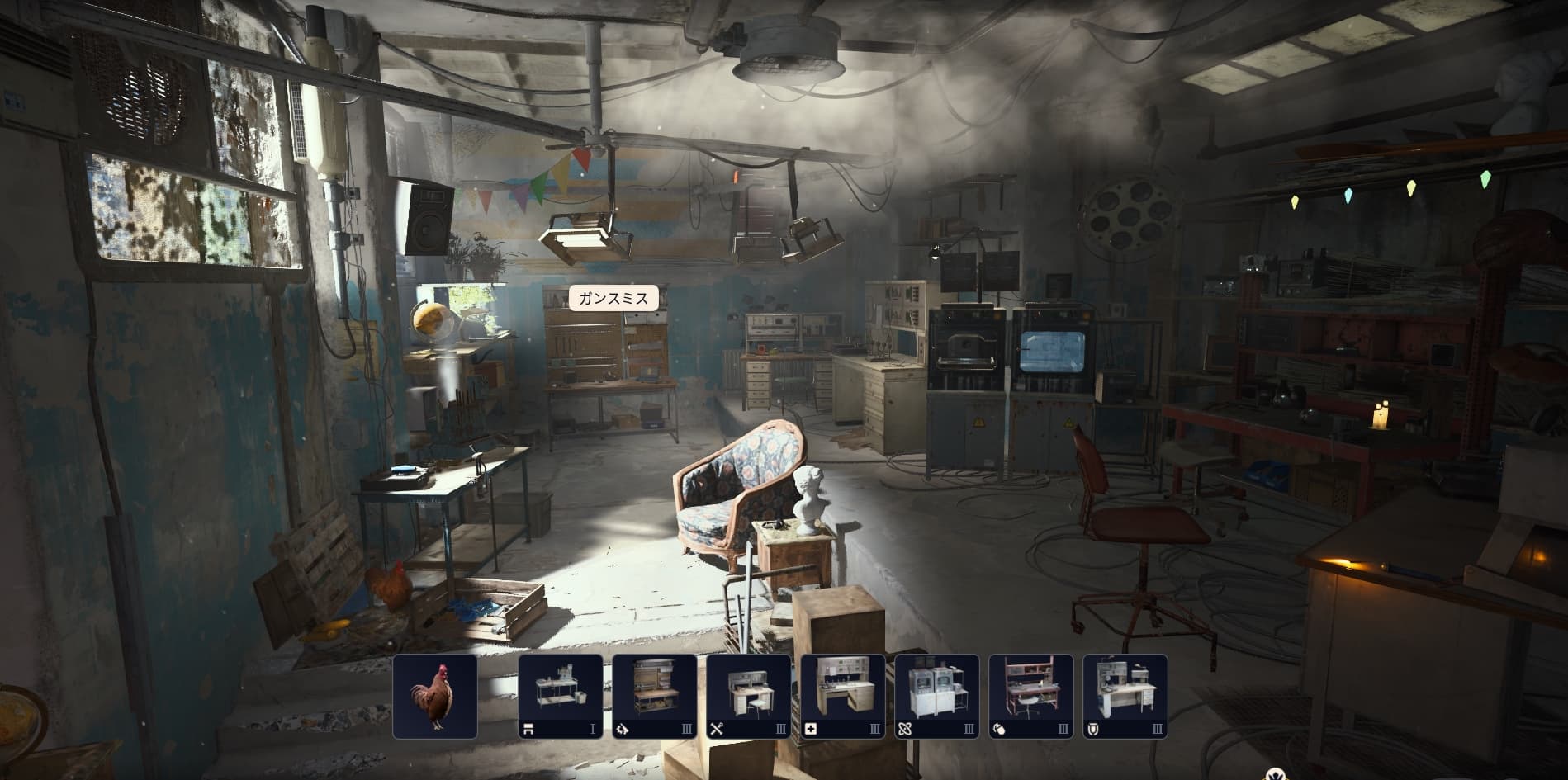Screen dimensions: 1568x780
Task: Select the crossed-tools workbench station
Action: 748,696
